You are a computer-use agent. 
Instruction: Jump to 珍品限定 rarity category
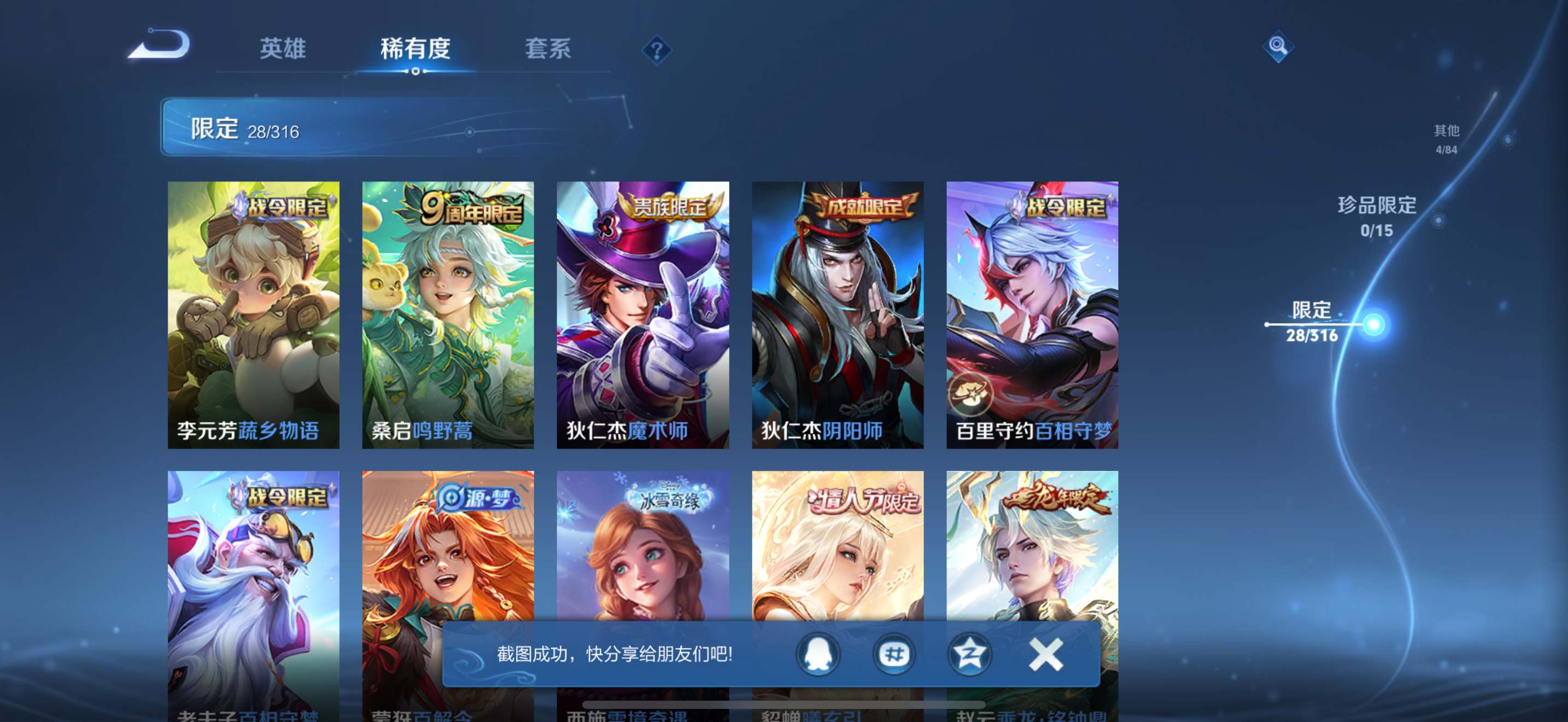(x=1377, y=216)
